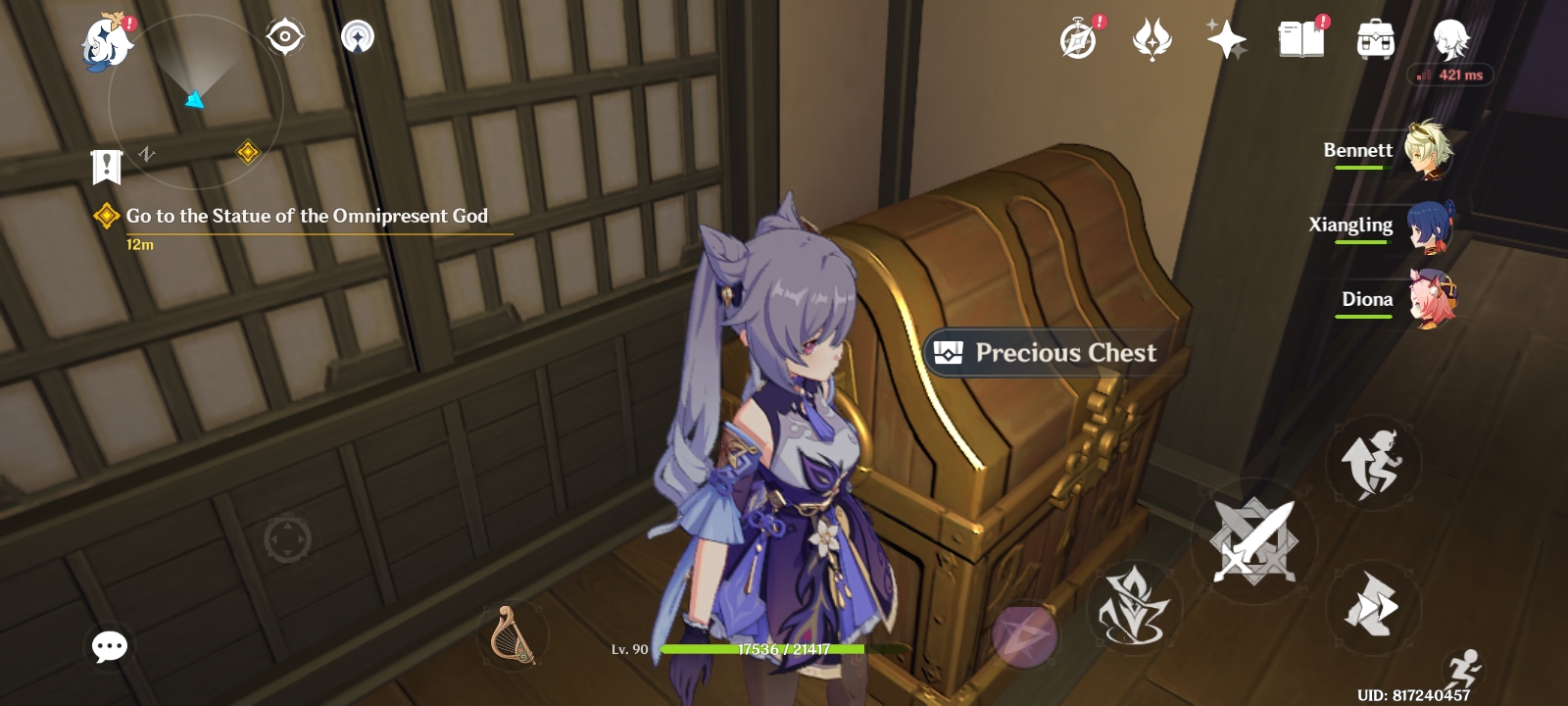
Task: Open in-game chat speech bubble
Action: (x=109, y=645)
